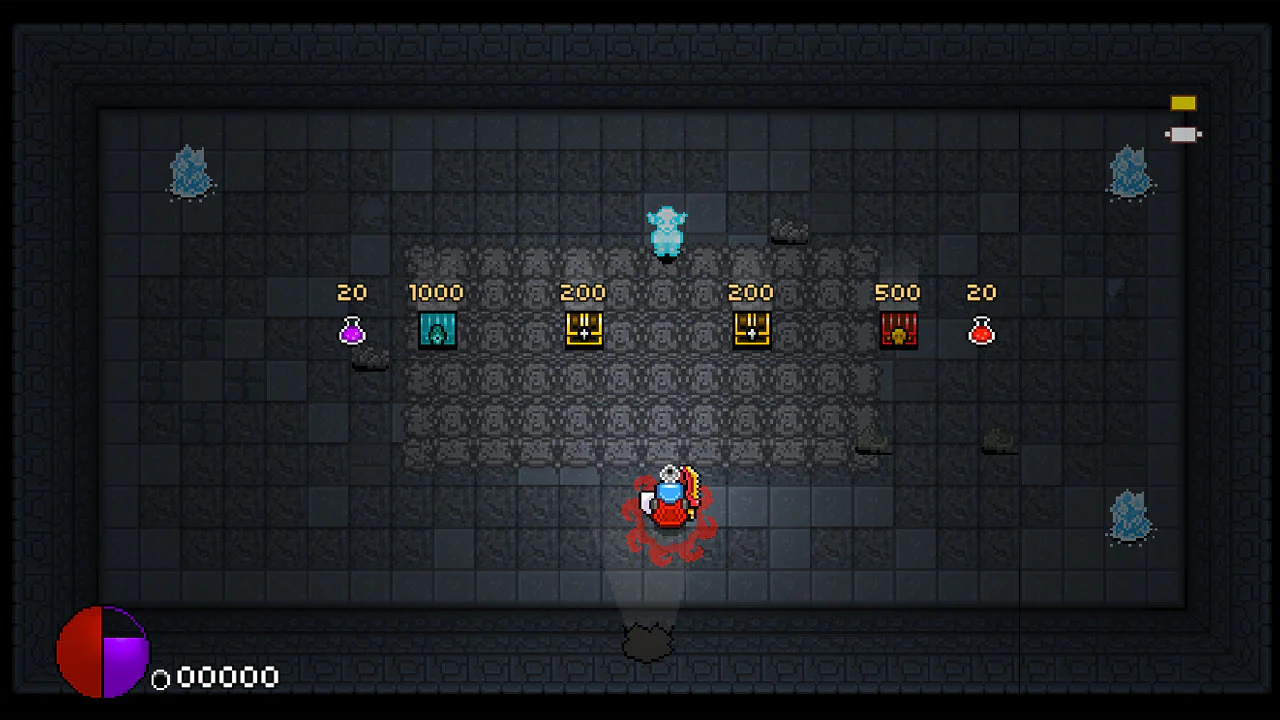
Task: Click the blue shopkeeper ghost
Action: point(667,230)
